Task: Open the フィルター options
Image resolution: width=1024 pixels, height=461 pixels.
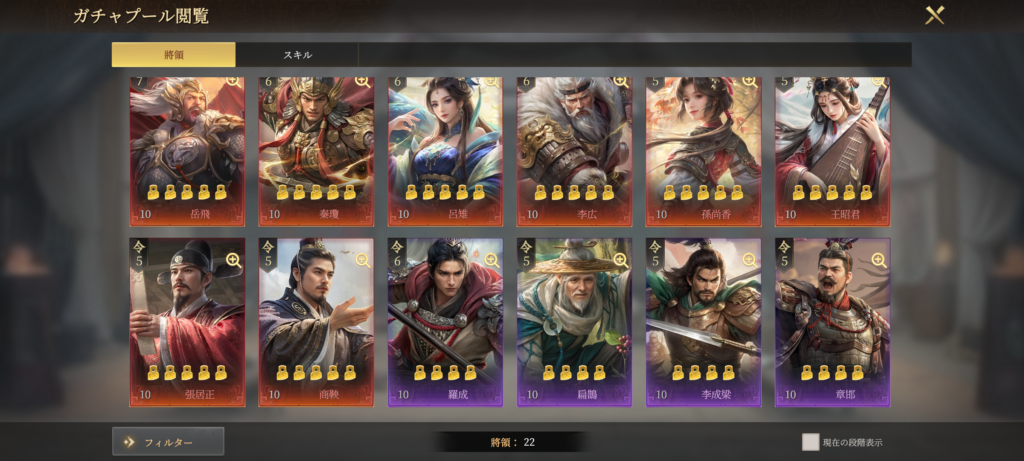Action: coord(168,441)
